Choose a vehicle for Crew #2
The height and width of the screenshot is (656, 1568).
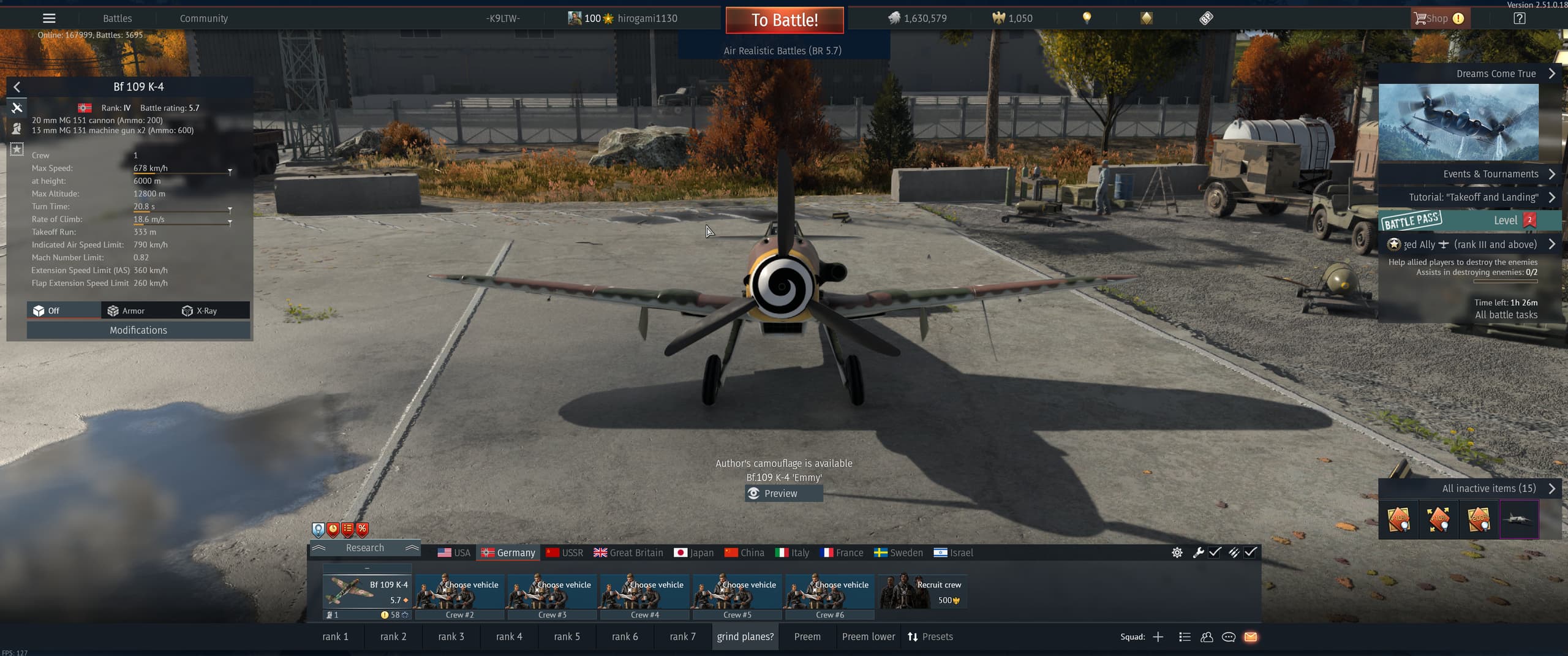[x=460, y=592]
